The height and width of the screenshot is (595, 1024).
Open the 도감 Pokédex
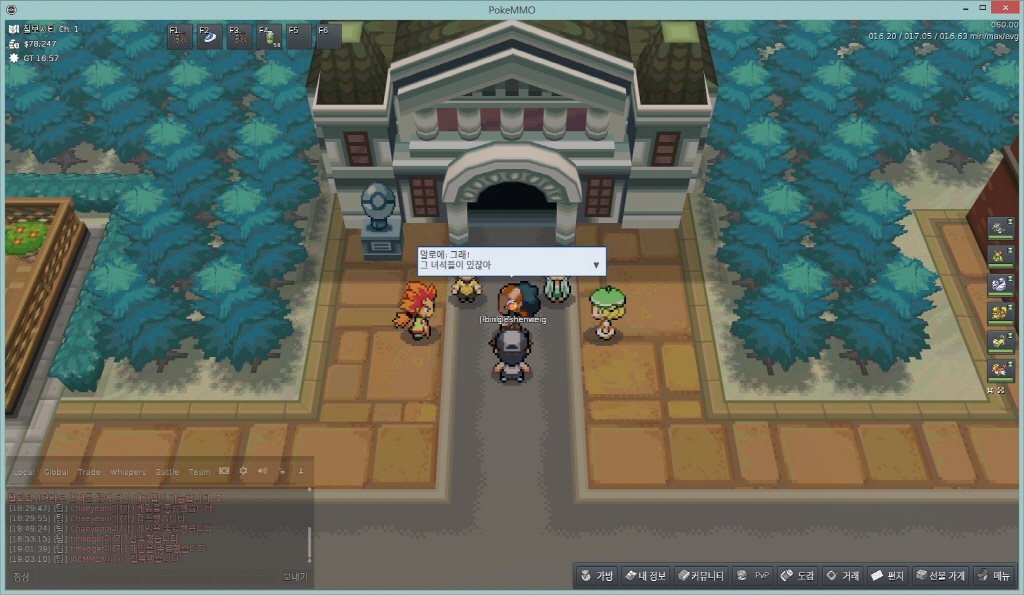pos(797,576)
